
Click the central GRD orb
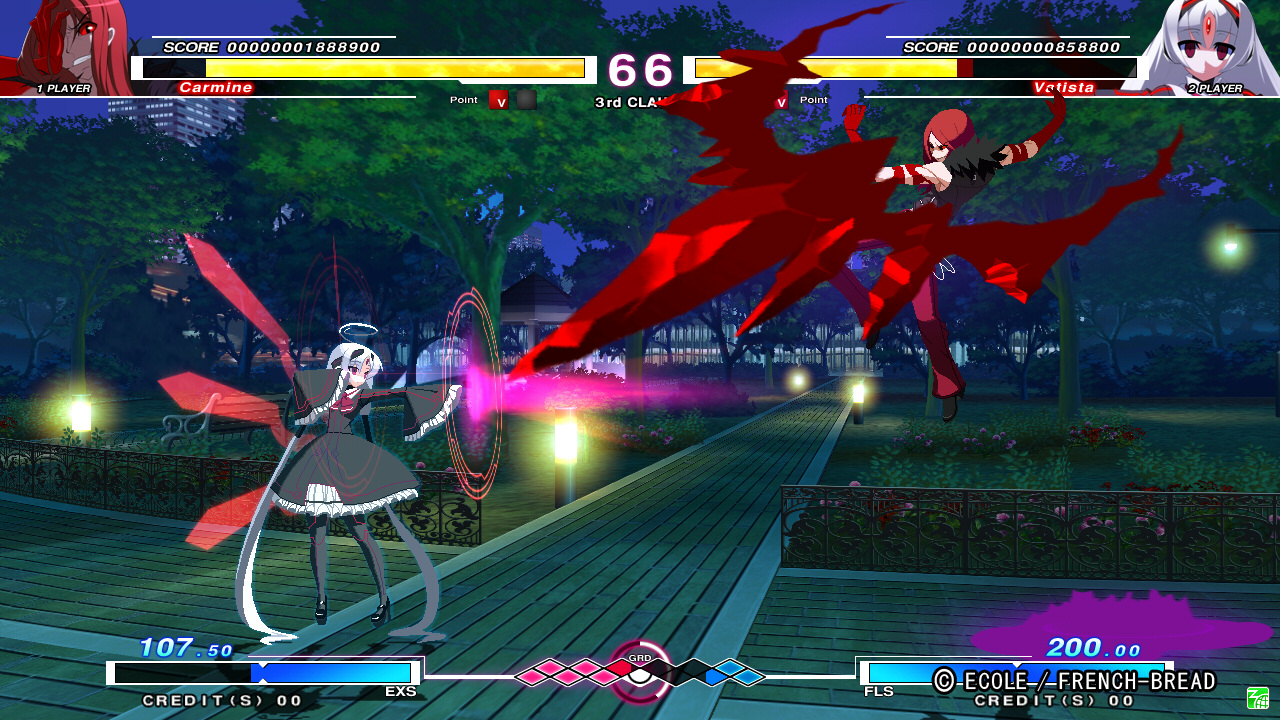point(640,674)
